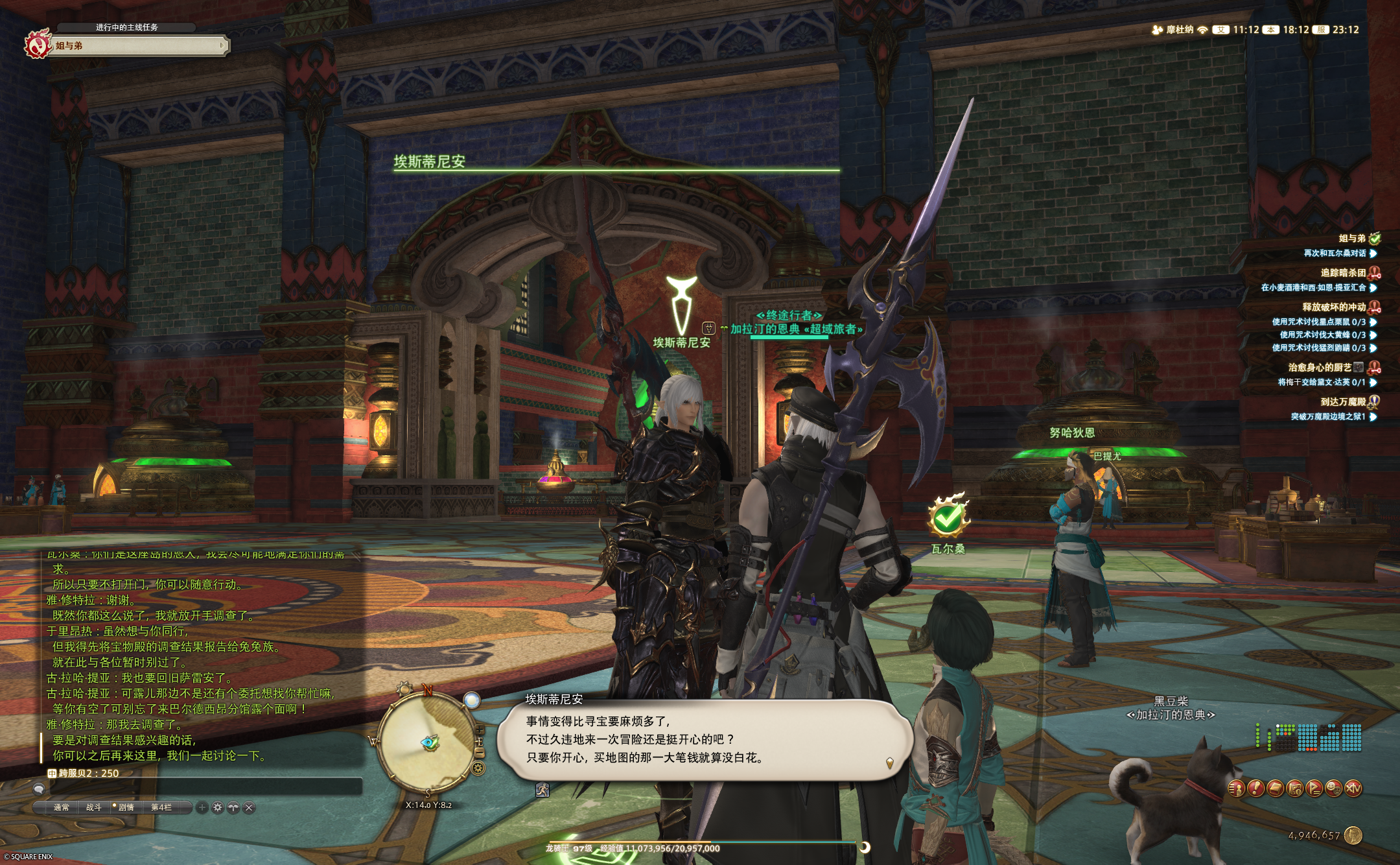This screenshot has width=1400, height=865.
Task: Select 释放破坏的冲动 quest in tracker
Action: click(1334, 307)
